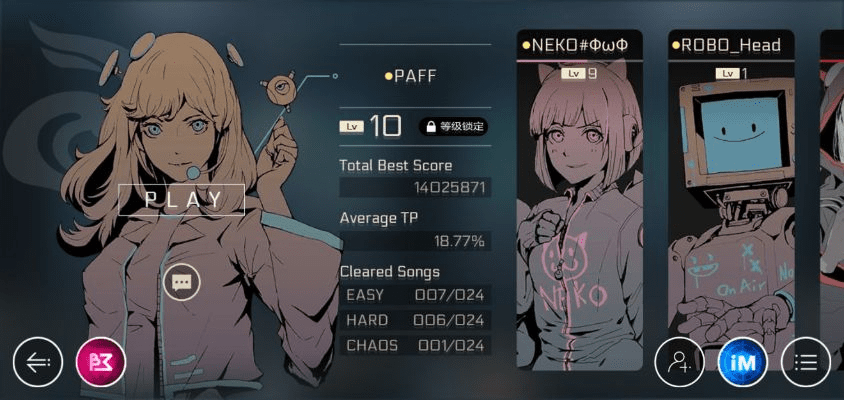844x400 pixels.
Task: Open the list menu button
Action: pyautogui.click(x=805, y=362)
